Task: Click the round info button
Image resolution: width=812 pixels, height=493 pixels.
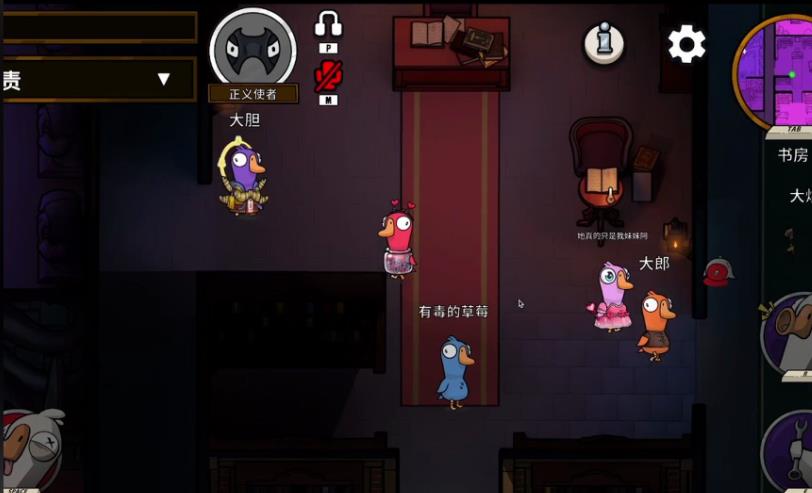Action: coord(604,43)
